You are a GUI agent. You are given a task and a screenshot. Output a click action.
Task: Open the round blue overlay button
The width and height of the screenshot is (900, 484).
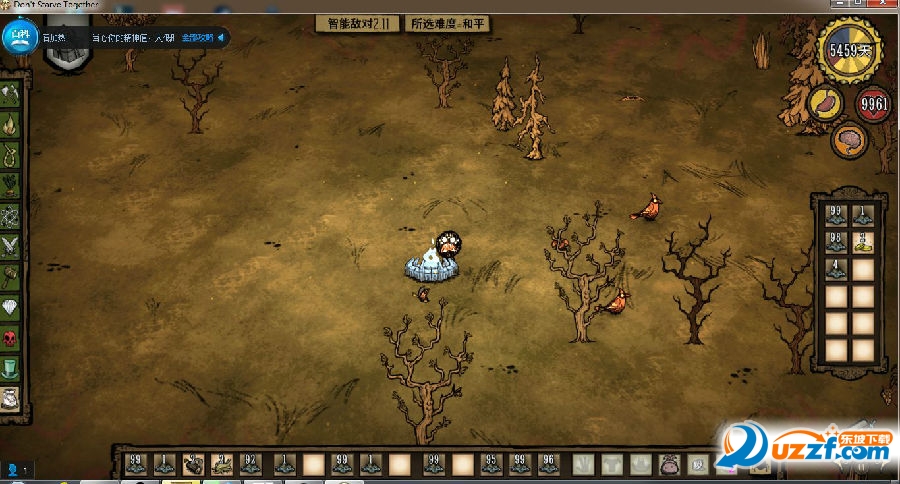[x=19, y=39]
